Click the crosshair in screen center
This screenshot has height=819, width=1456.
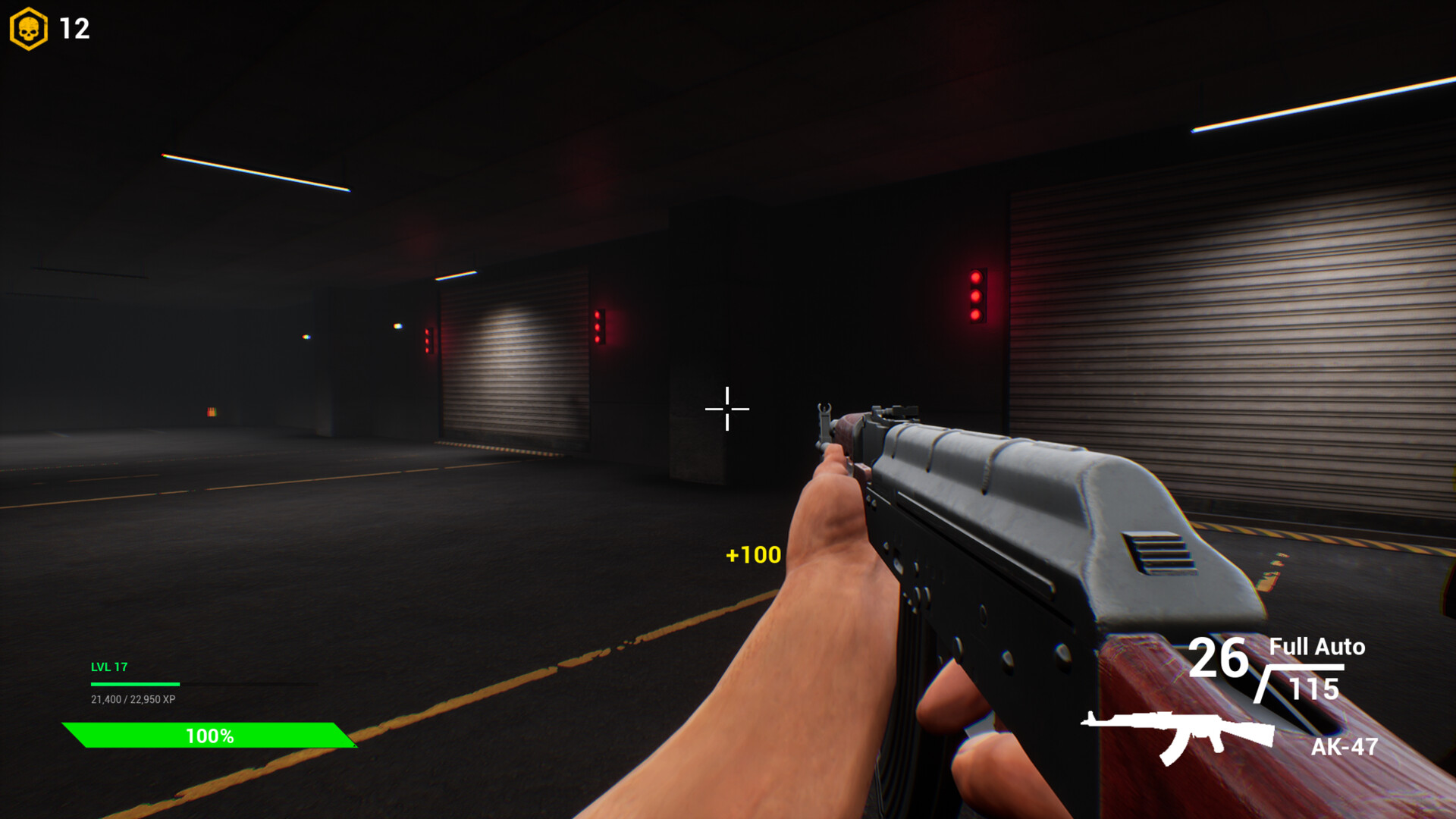tap(726, 409)
